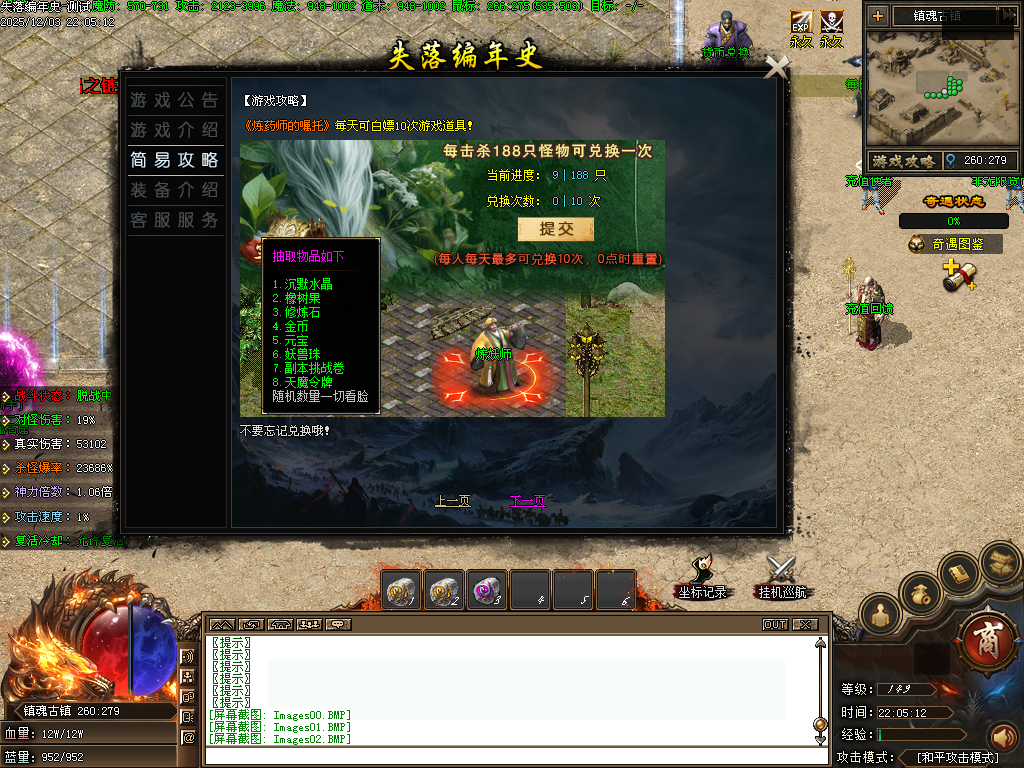Viewport: 1024px width, 768px height.
Task: Open 坐标记录 coordinate records
Action: pyautogui.click(x=701, y=580)
